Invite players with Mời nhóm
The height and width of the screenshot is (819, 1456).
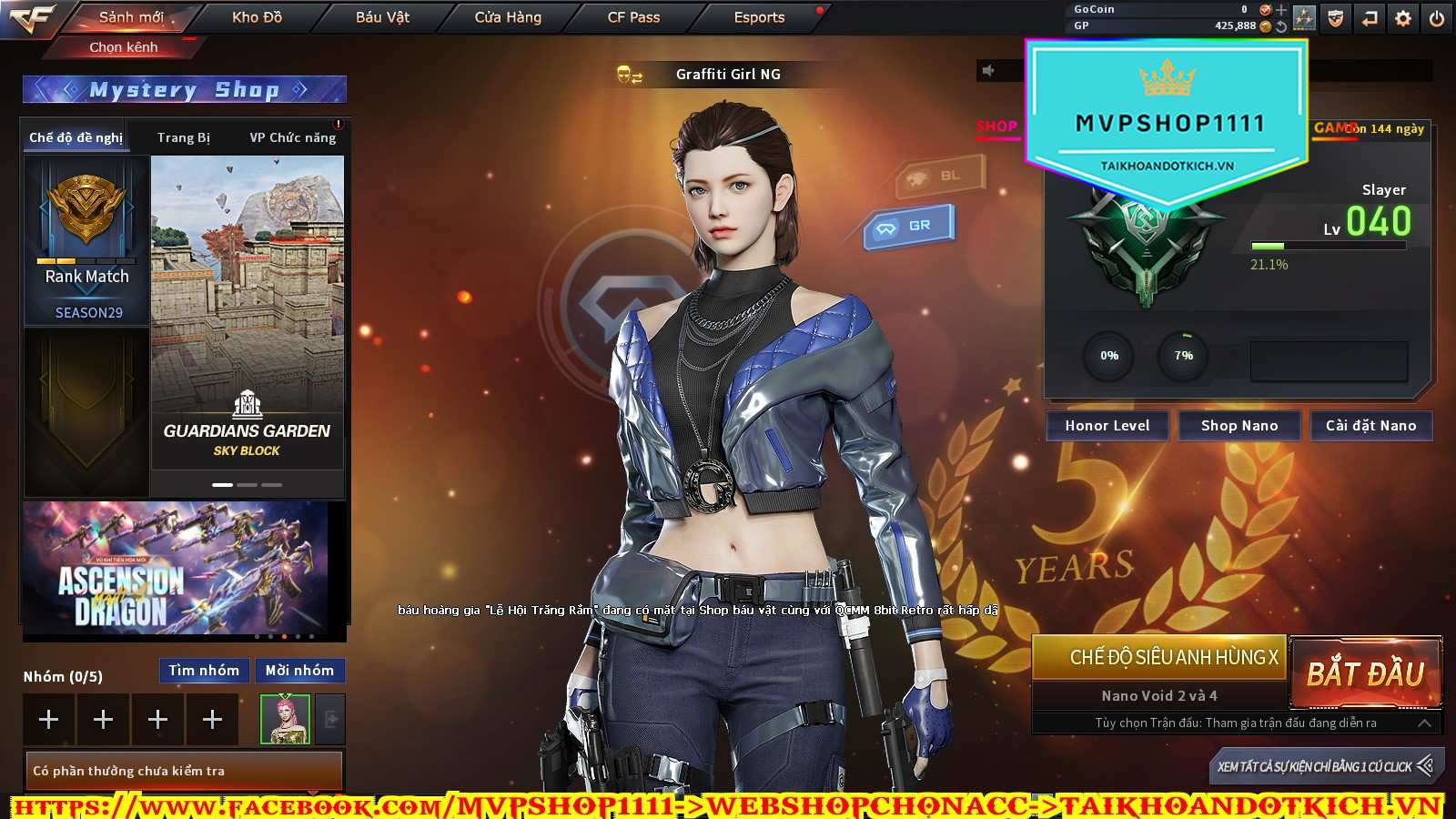pos(299,671)
